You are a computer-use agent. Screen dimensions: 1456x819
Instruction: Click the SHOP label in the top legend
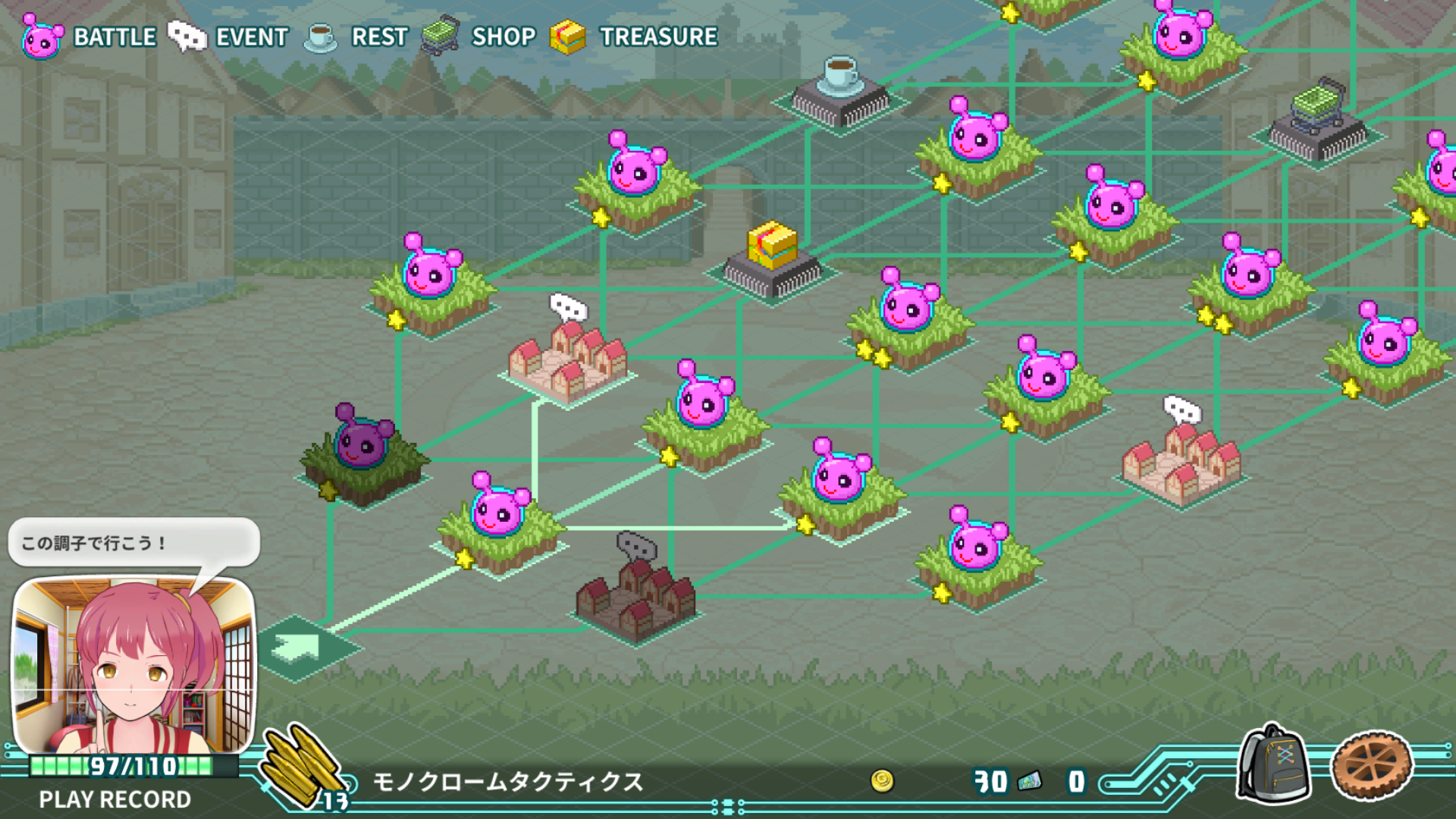[x=504, y=36]
